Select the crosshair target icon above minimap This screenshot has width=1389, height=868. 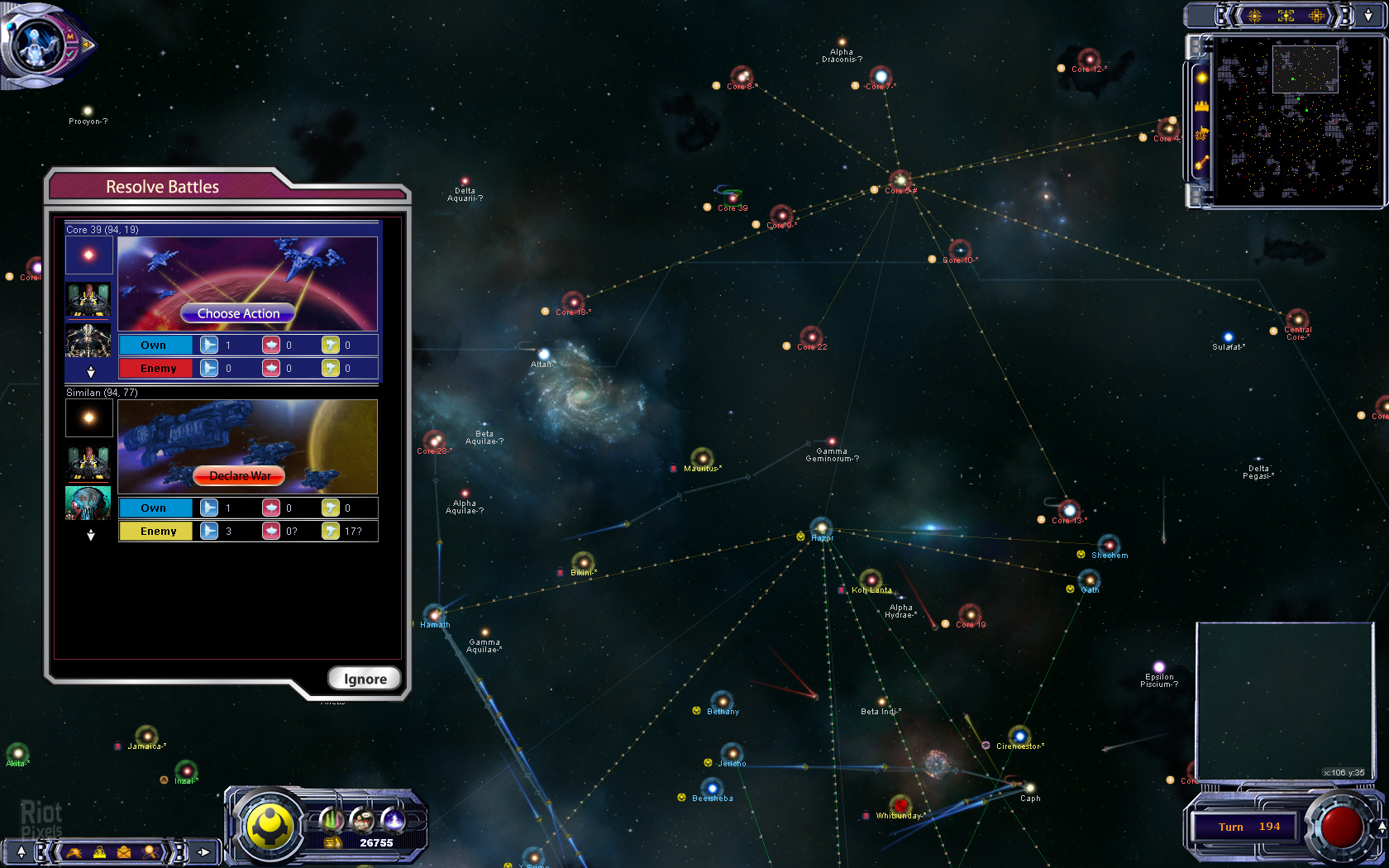[x=1254, y=16]
